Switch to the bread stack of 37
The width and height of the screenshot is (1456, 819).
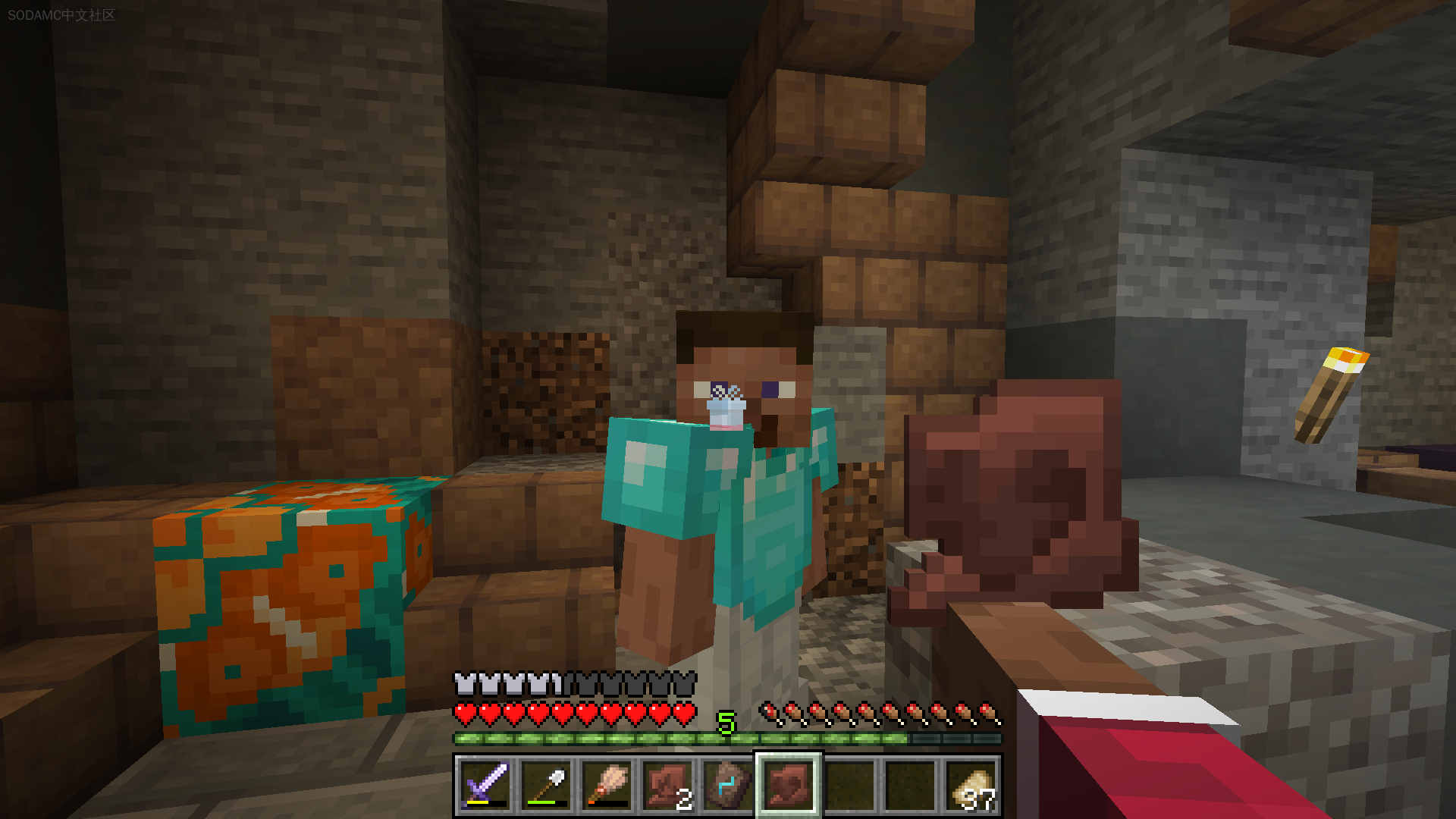click(971, 785)
